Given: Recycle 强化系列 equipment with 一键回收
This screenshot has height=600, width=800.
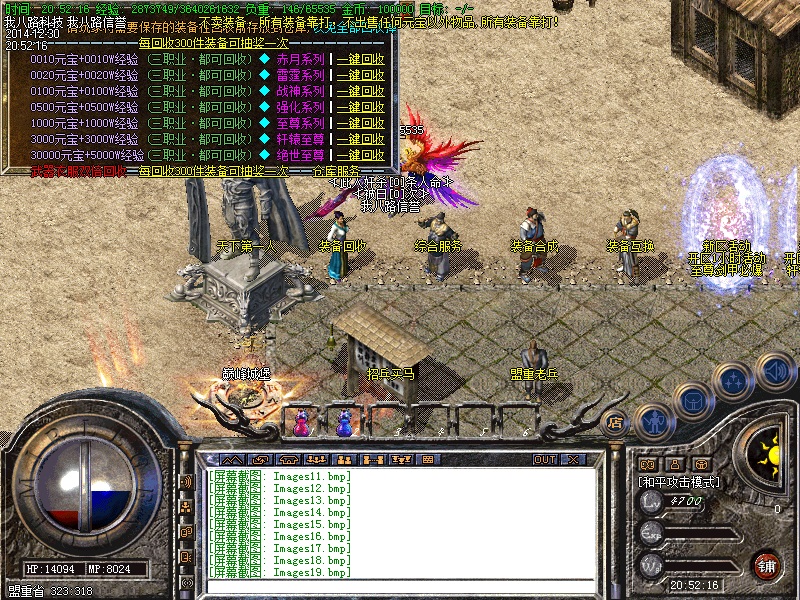Looking at the screenshot, I should click(x=361, y=107).
